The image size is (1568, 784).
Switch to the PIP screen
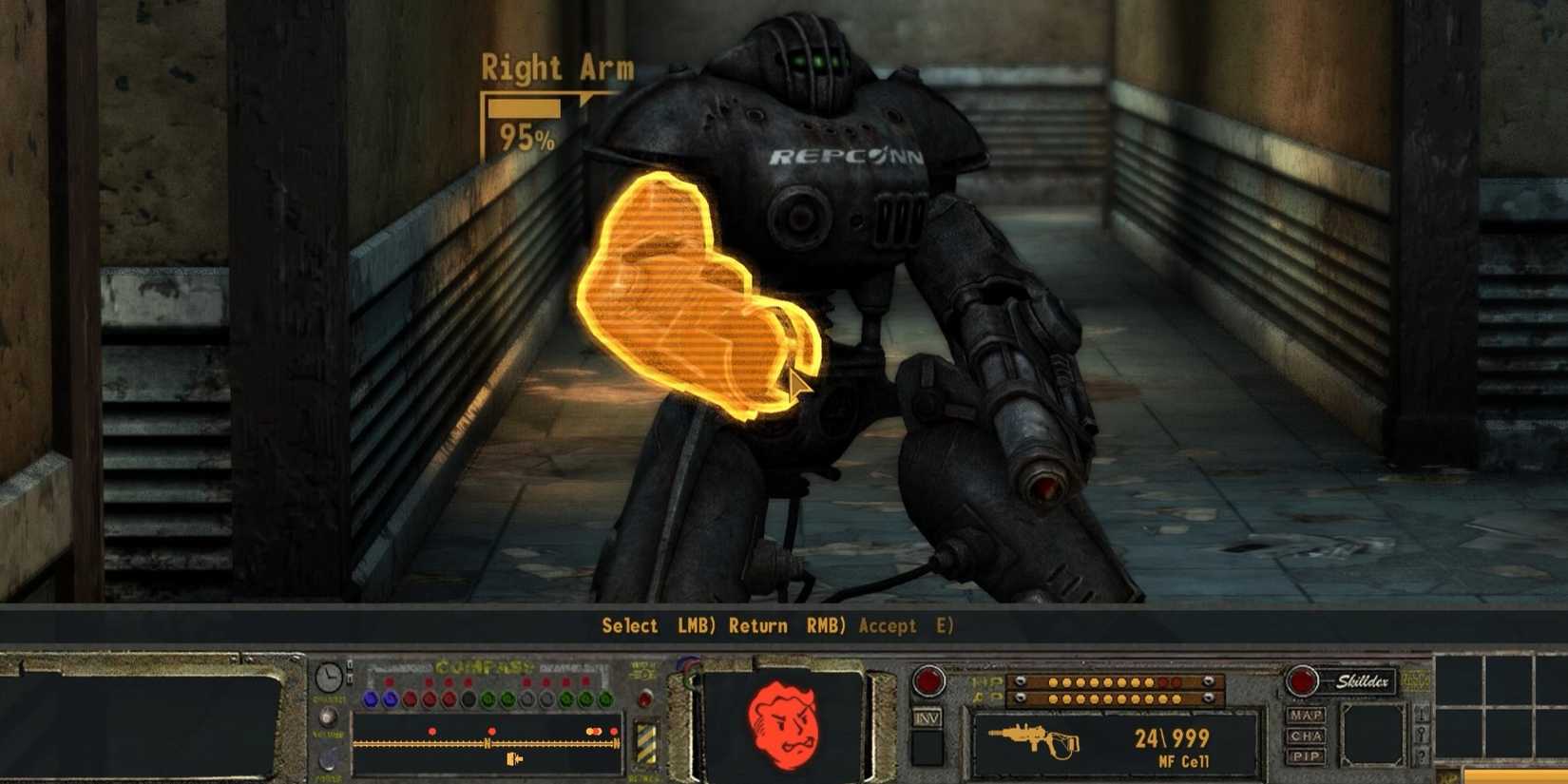[x=1305, y=755]
